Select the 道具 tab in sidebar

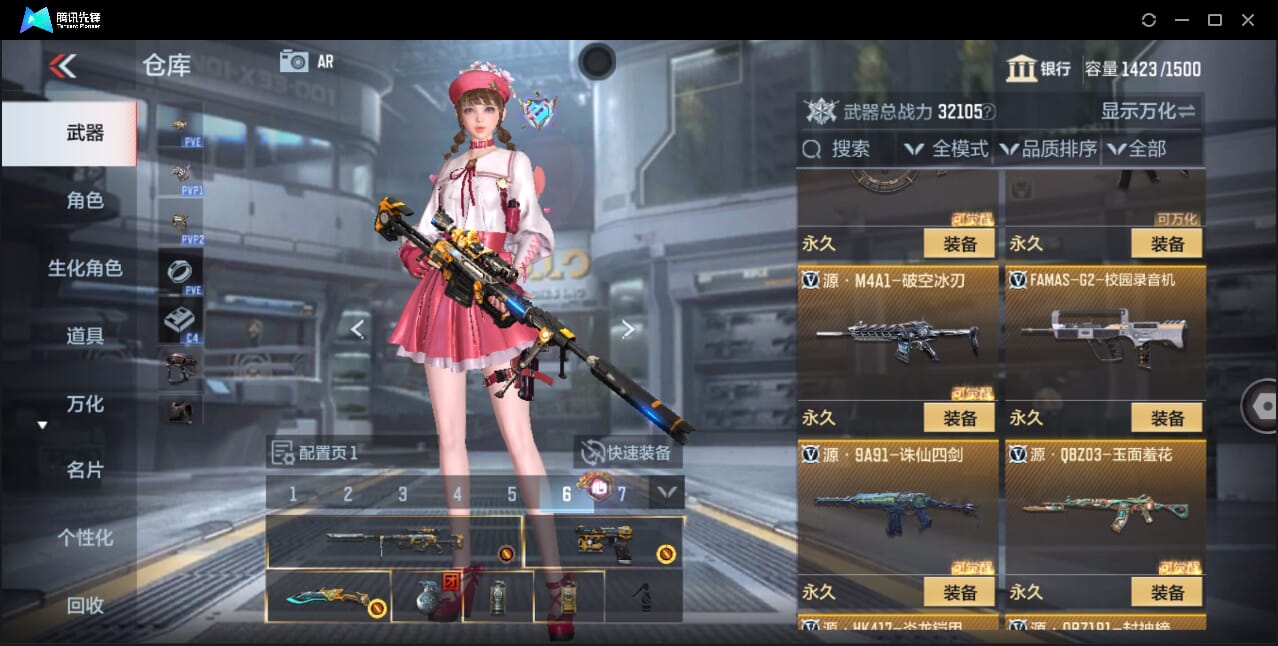pyautogui.click(x=85, y=335)
